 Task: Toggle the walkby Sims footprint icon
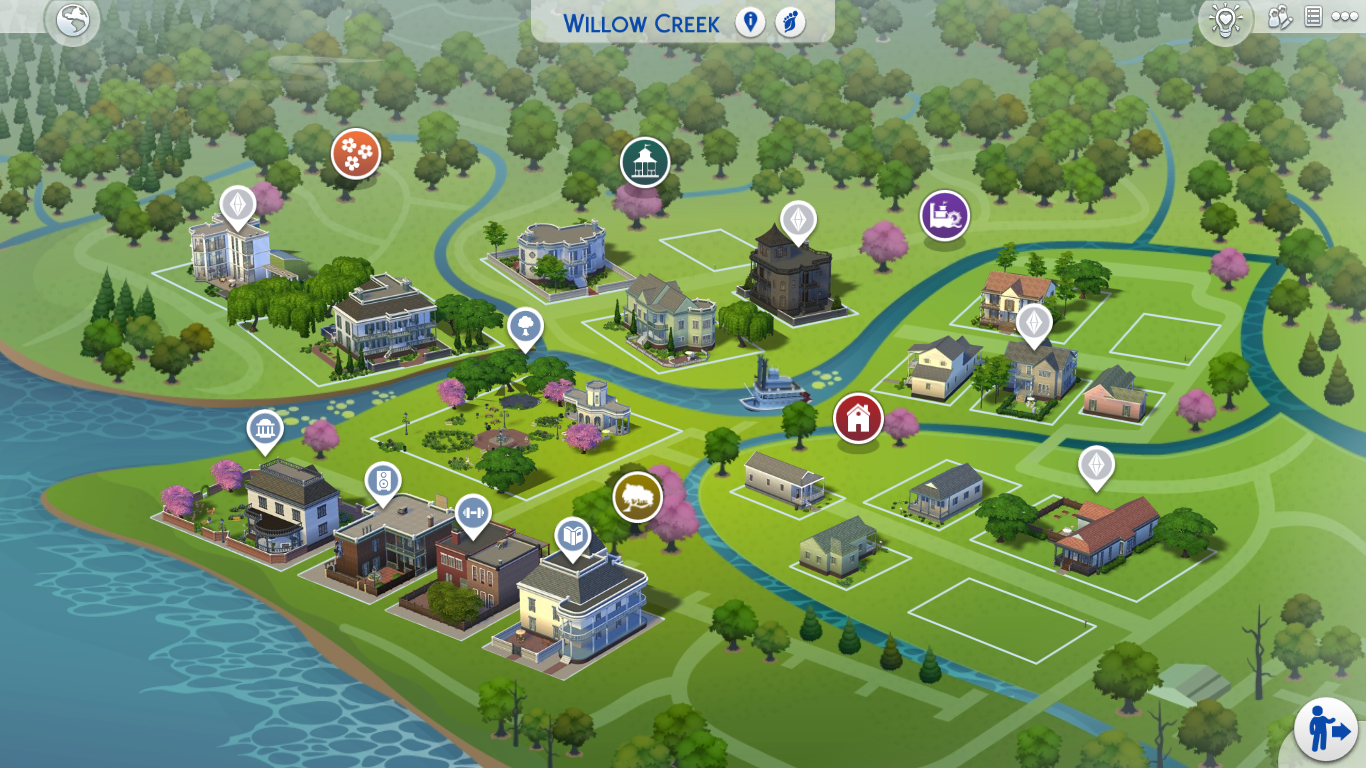[x=790, y=22]
